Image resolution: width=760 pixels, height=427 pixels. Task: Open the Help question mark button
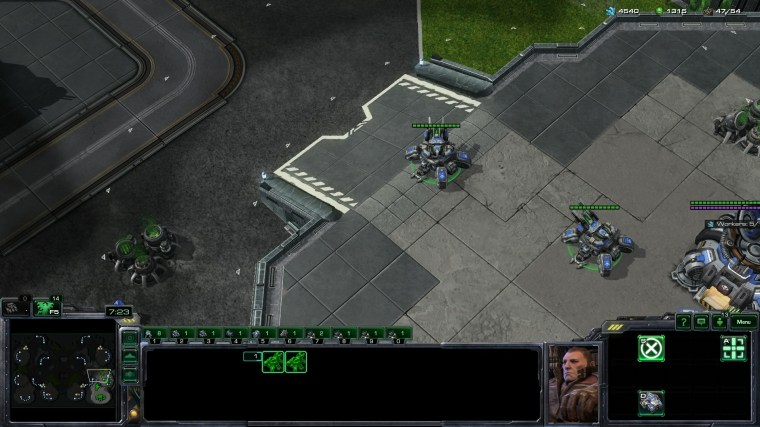[x=682, y=321]
